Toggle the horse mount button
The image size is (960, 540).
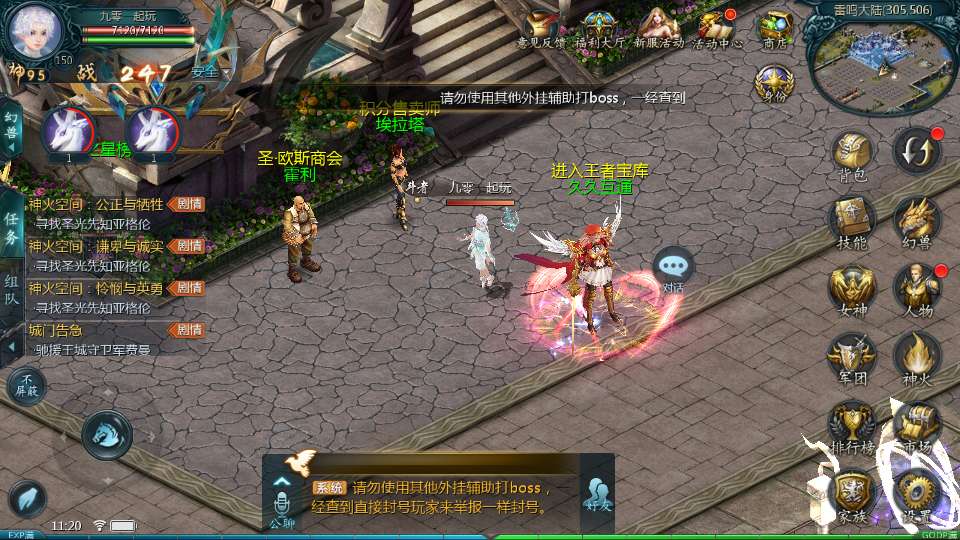click(x=107, y=432)
